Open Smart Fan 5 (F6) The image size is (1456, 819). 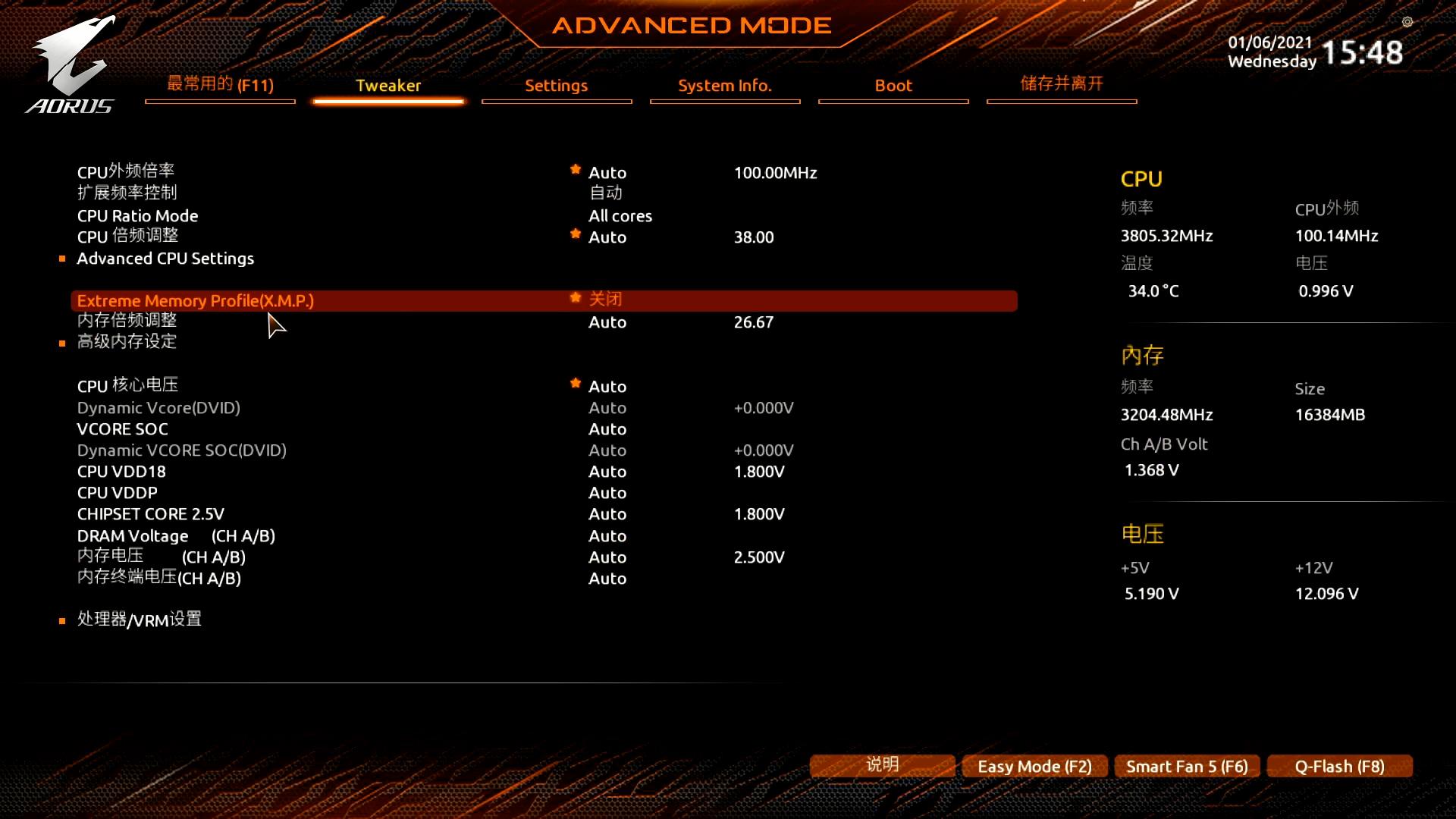point(1187,766)
